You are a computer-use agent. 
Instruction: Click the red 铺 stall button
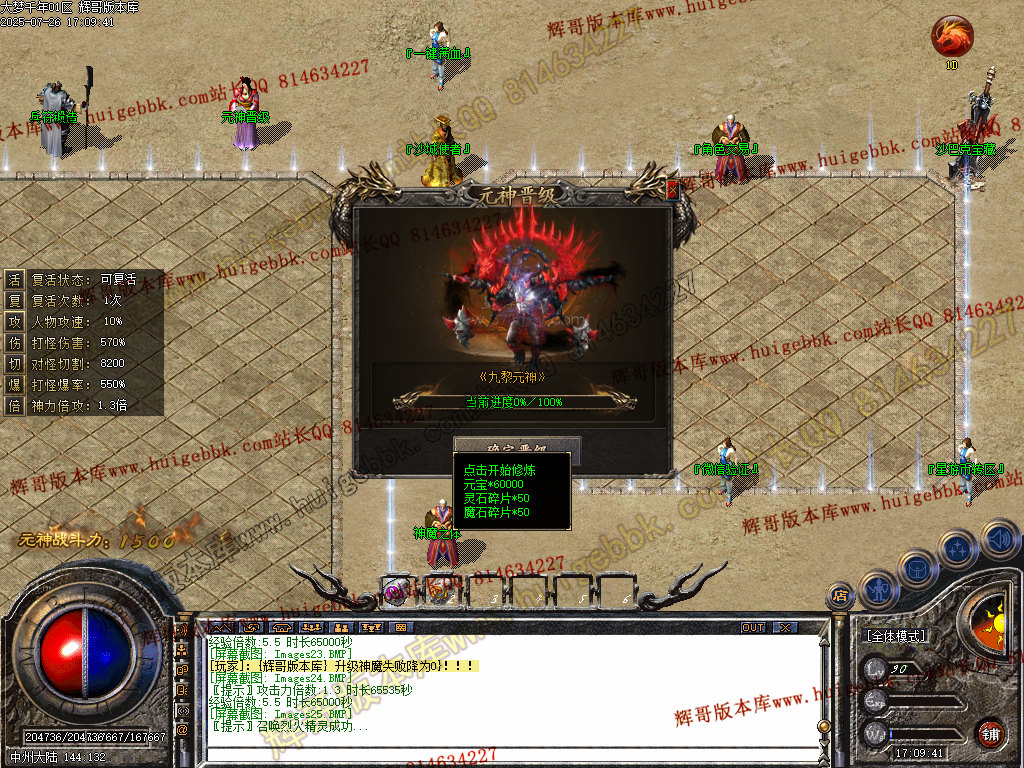990,732
